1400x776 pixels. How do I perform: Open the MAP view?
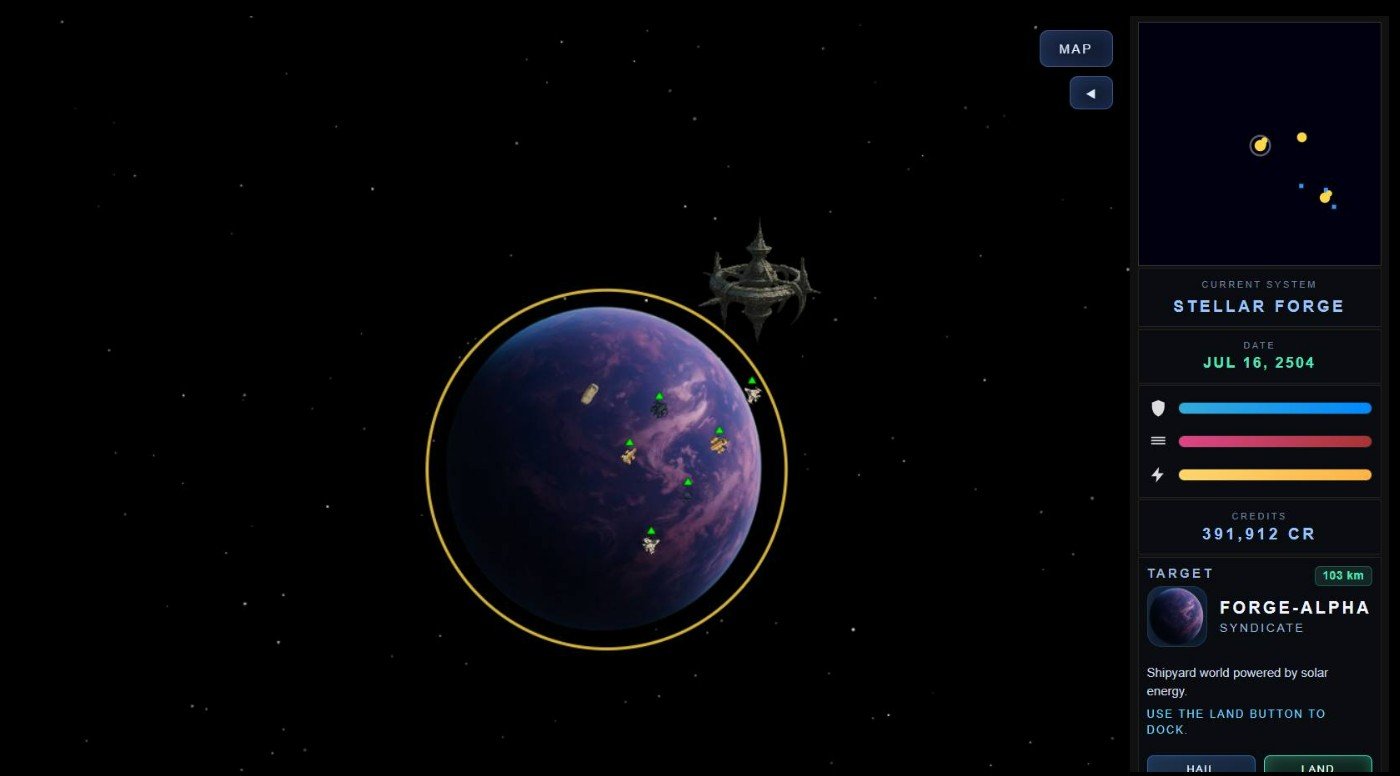(x=1075, y=48)
